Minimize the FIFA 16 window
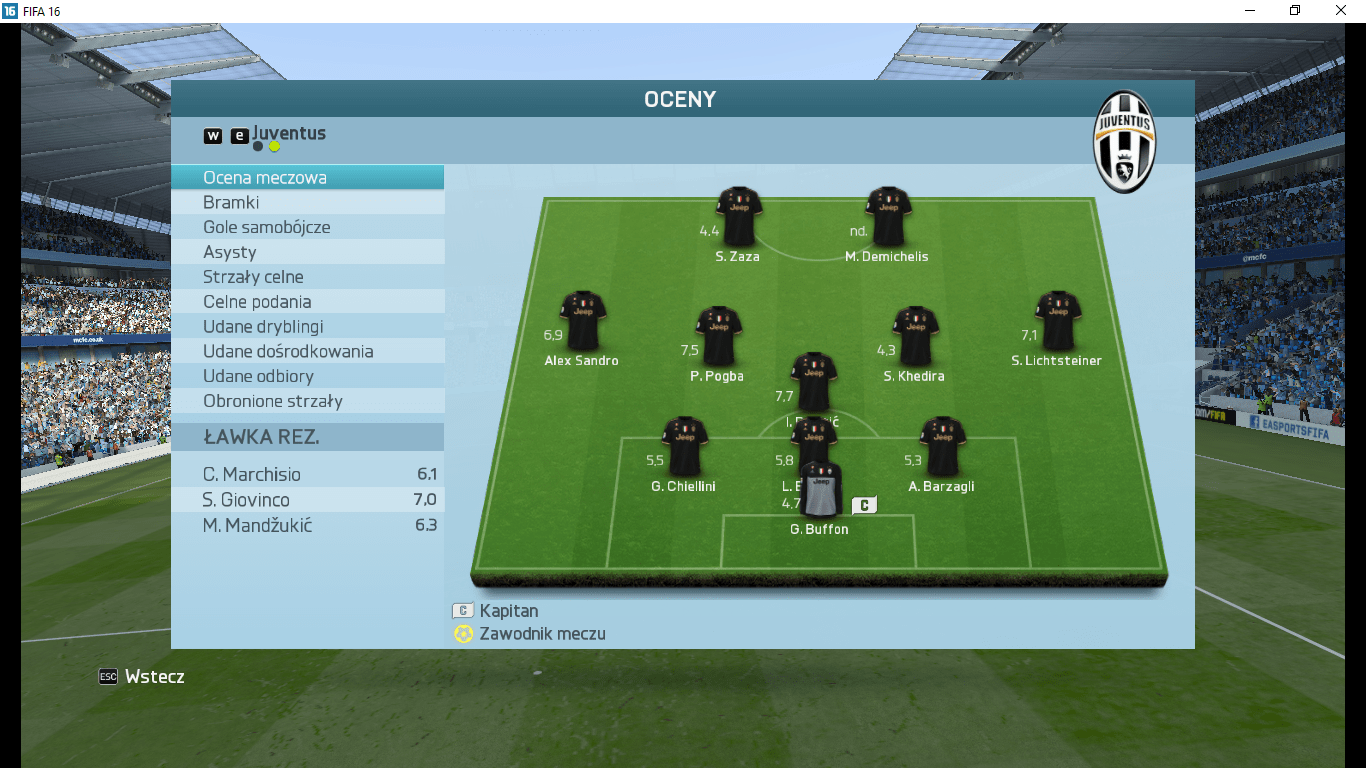 (1250, 10)
